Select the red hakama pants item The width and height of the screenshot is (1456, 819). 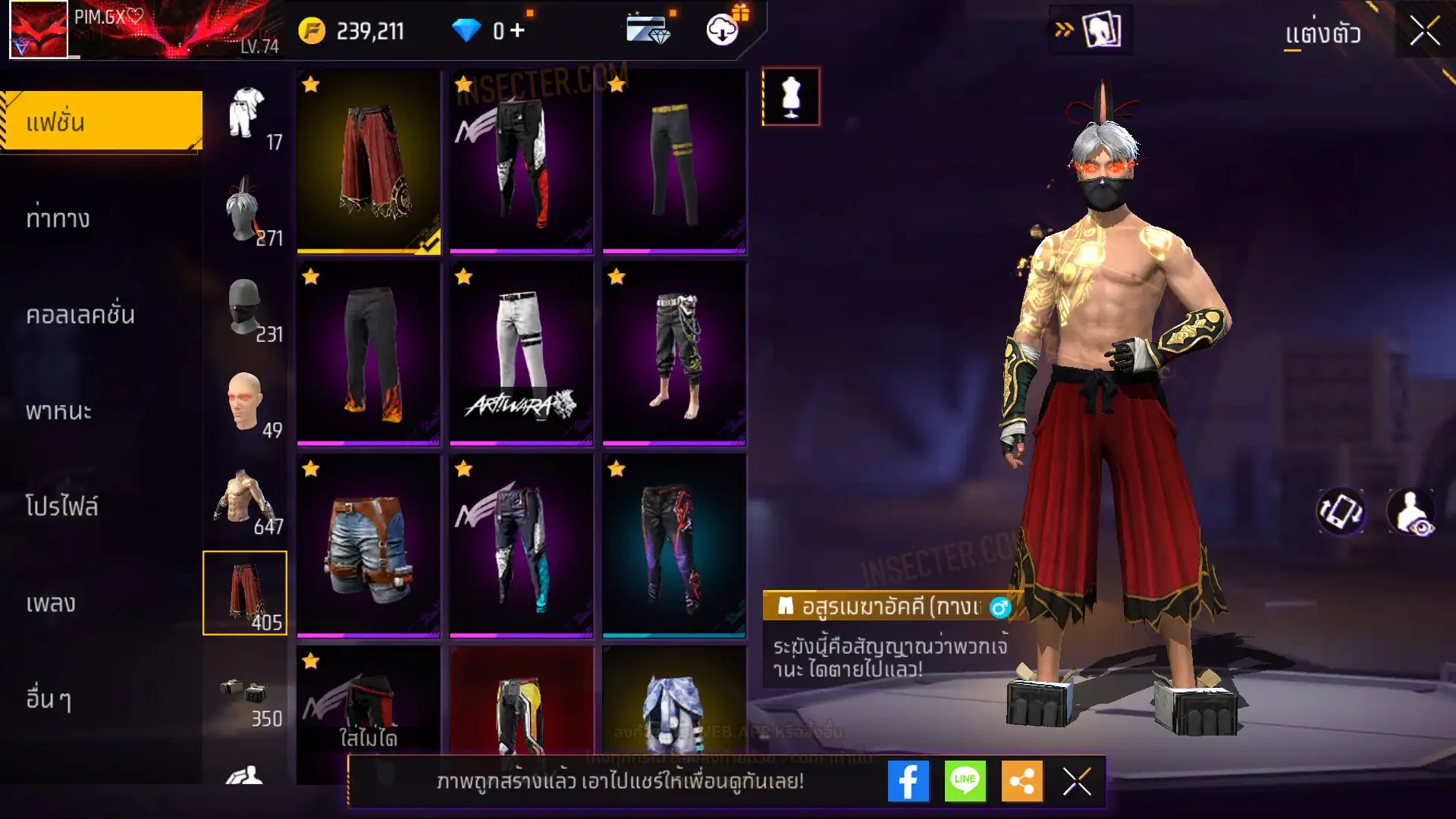point(369,162)
